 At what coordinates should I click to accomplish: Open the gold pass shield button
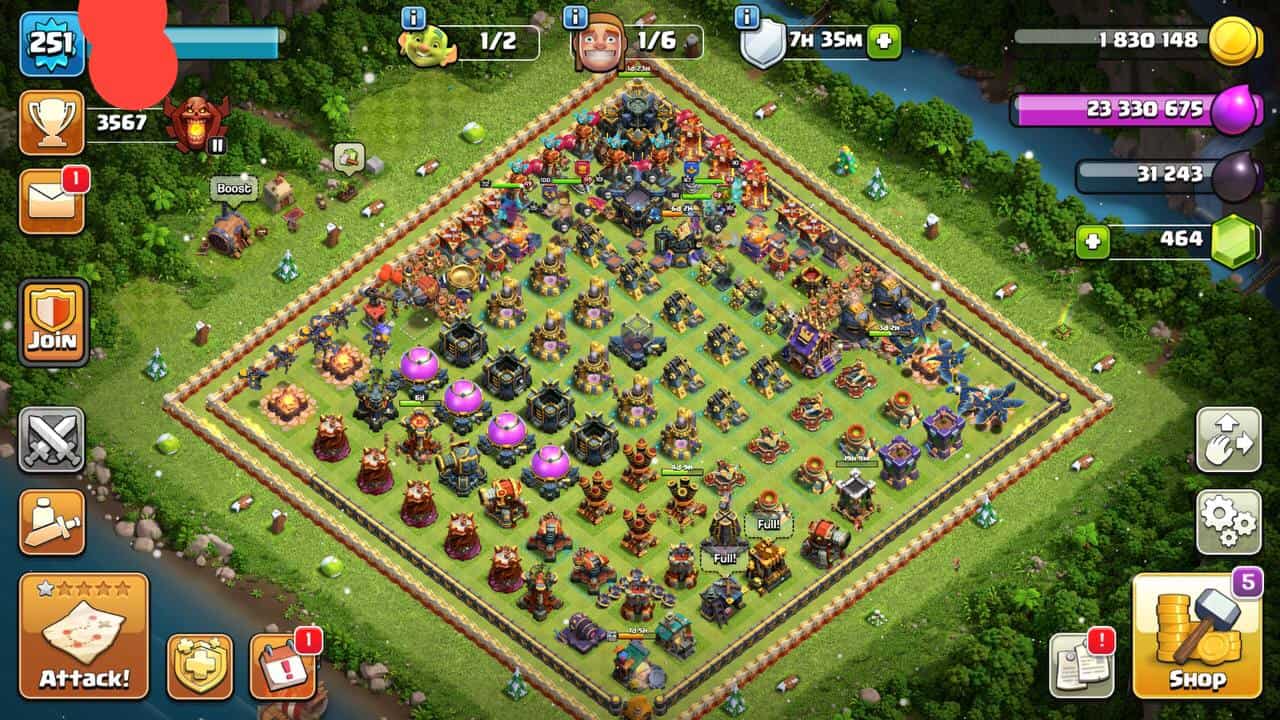(x=199, y=666)
